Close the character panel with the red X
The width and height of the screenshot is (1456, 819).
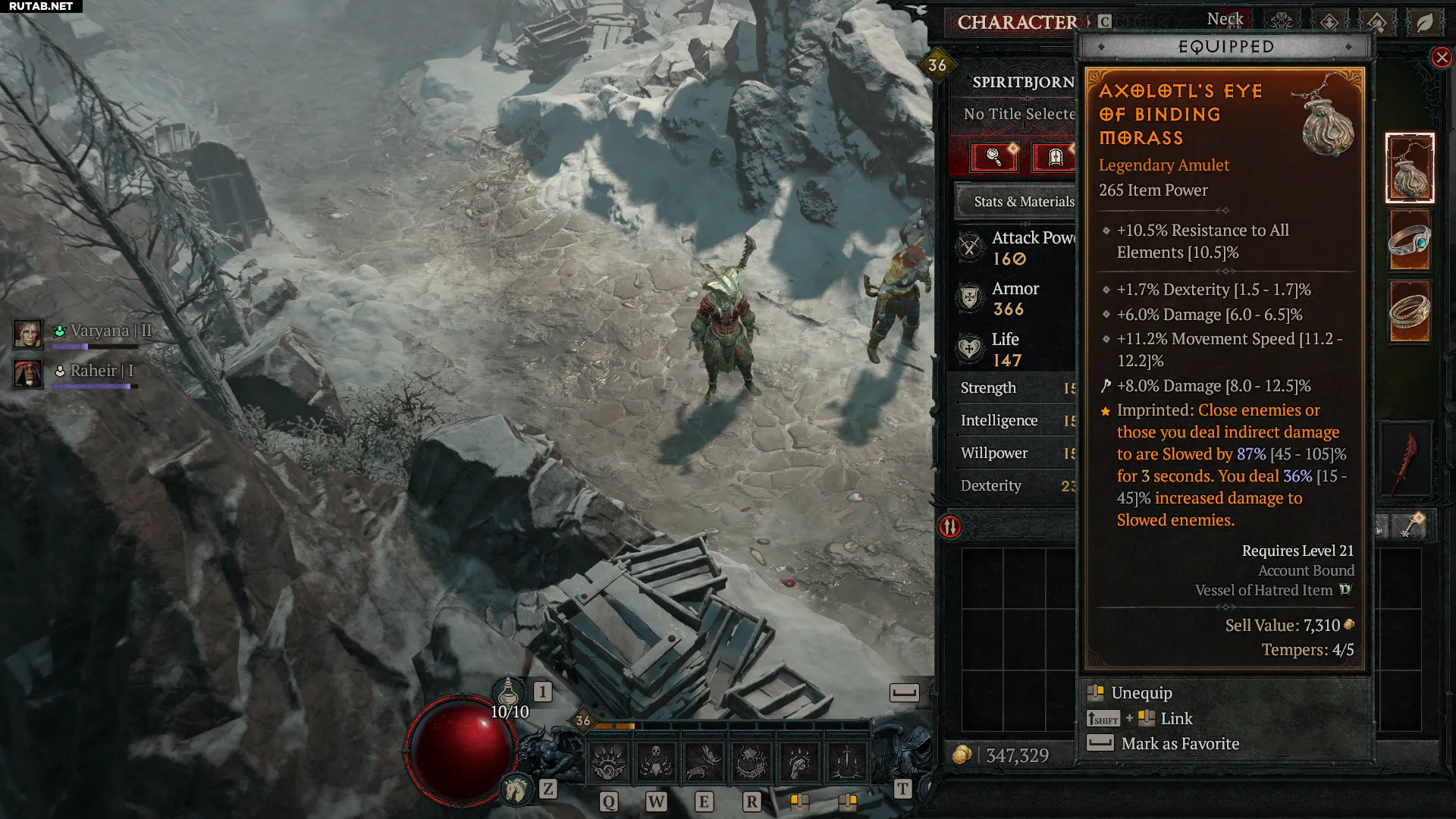1442,58
